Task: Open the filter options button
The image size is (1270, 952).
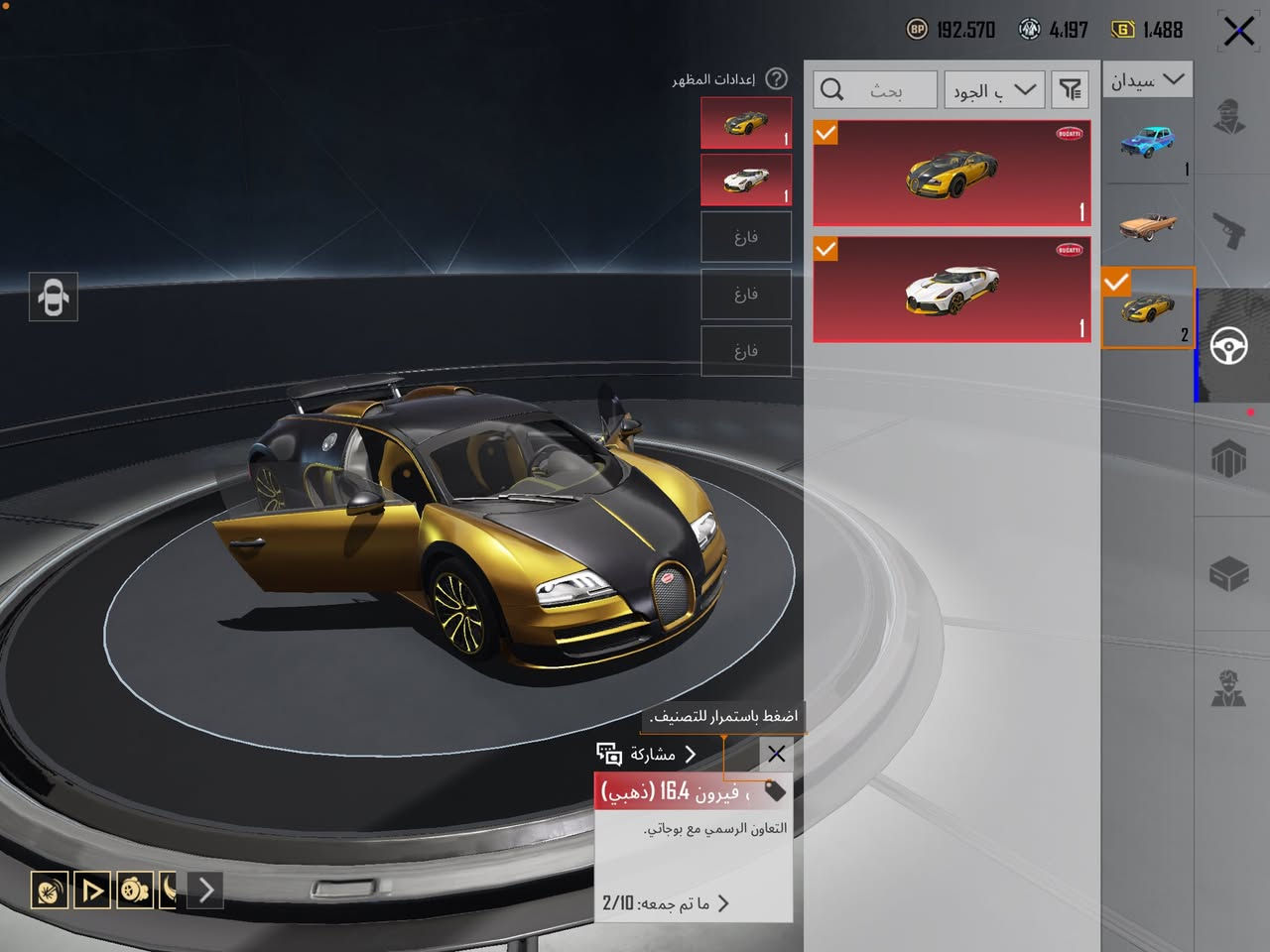Action: 1070,90
